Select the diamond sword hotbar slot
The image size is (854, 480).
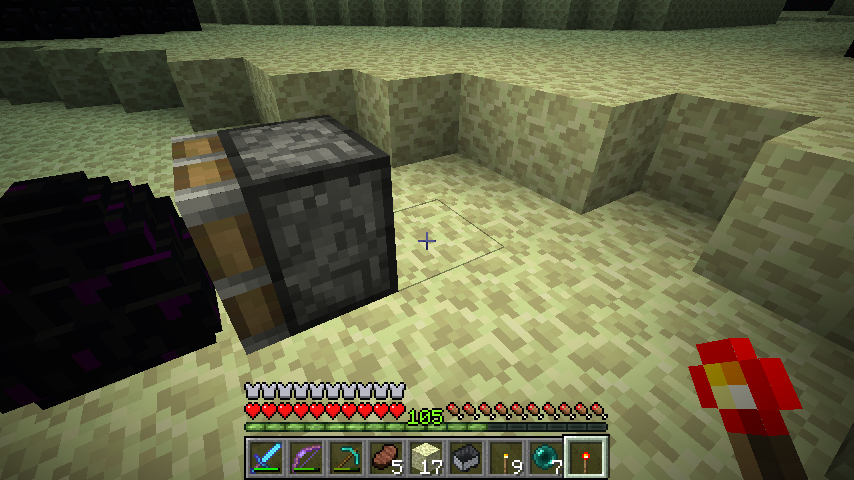coord(264,457)
